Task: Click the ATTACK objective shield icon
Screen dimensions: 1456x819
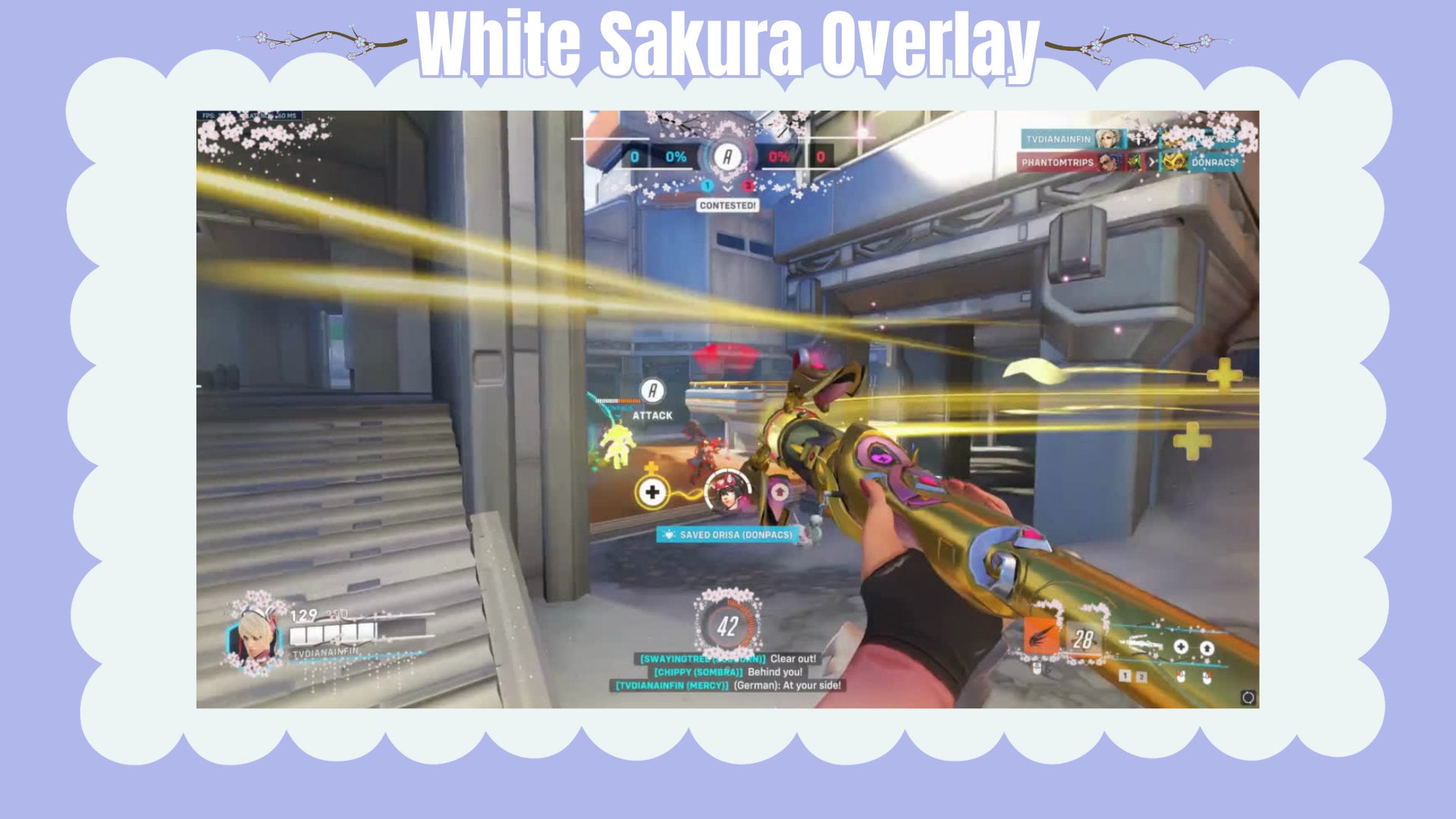Action: coord(652,391)
